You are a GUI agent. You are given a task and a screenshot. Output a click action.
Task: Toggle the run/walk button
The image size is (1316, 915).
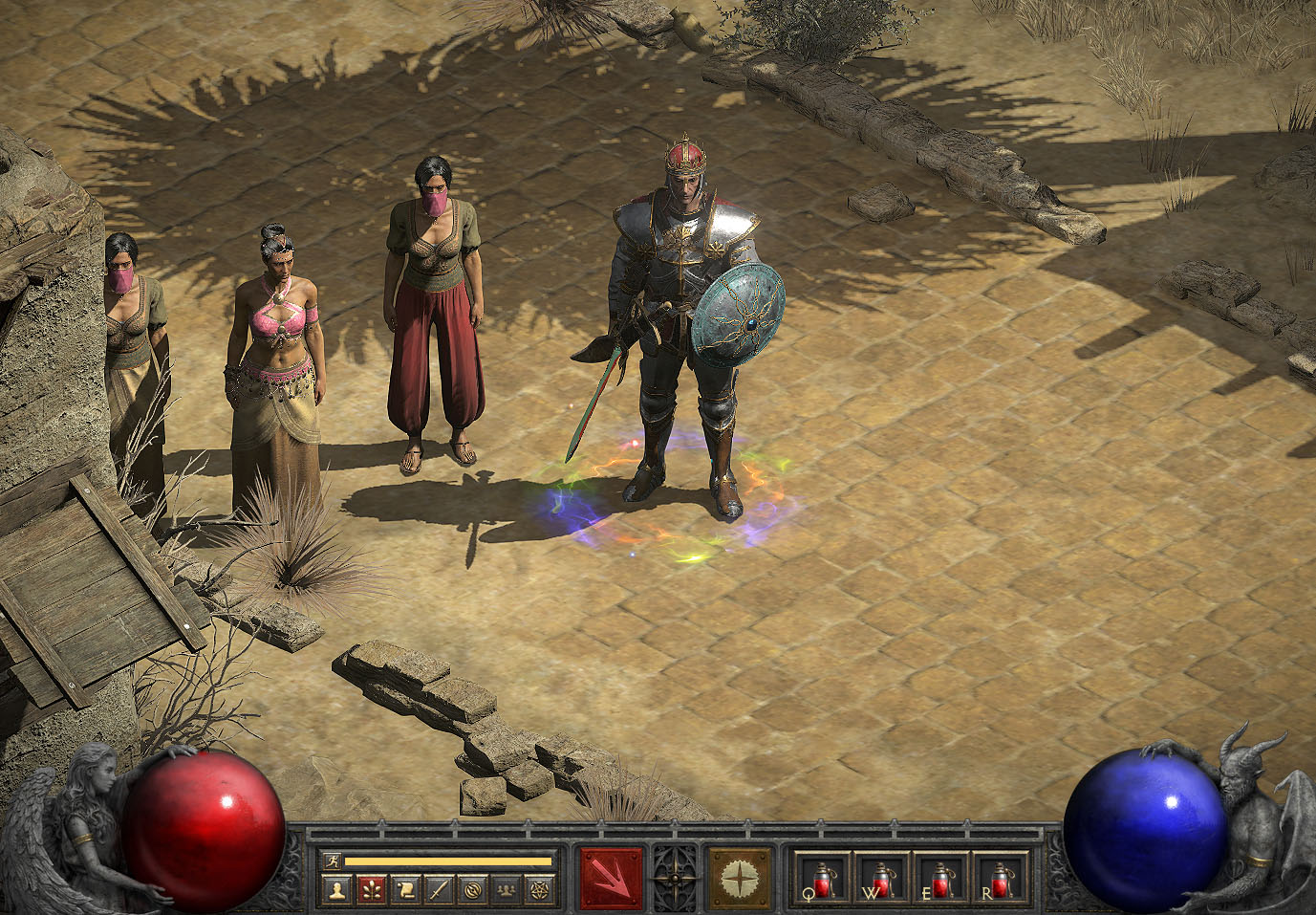coord(332,861)
